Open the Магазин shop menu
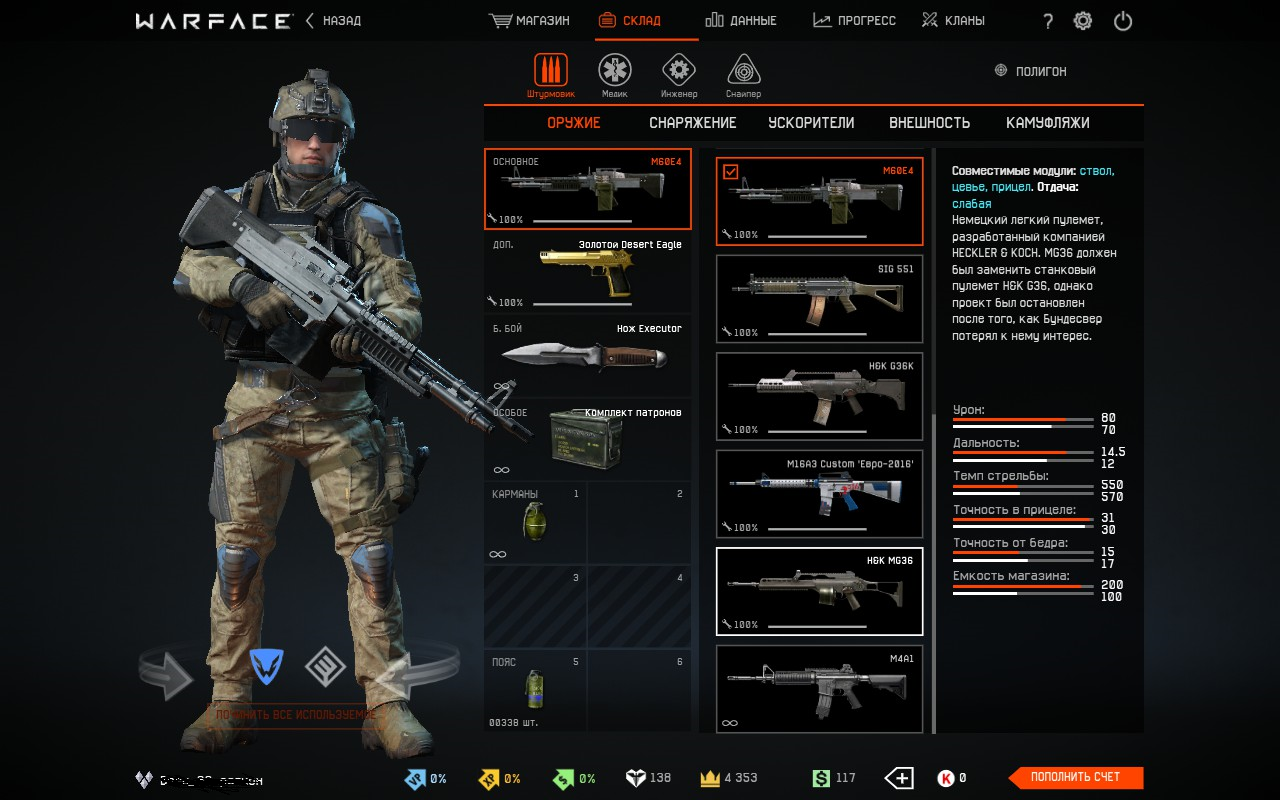This screenshot has width=1280, height=800. pos(530,21)
